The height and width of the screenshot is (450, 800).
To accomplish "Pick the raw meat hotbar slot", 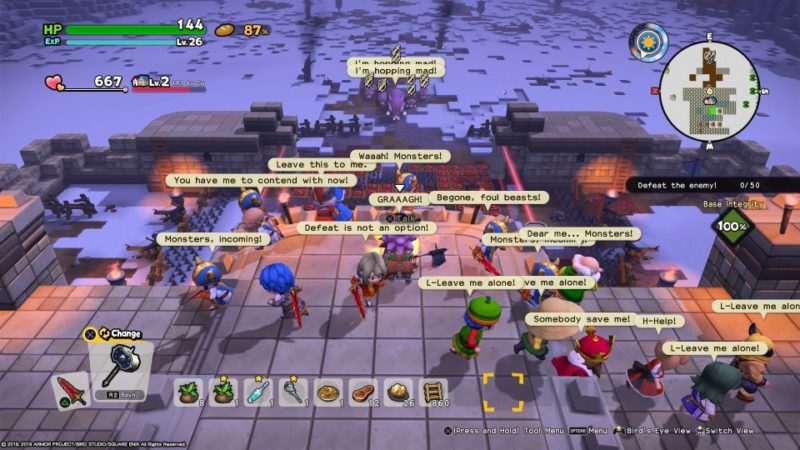I will tap(363, 391).
